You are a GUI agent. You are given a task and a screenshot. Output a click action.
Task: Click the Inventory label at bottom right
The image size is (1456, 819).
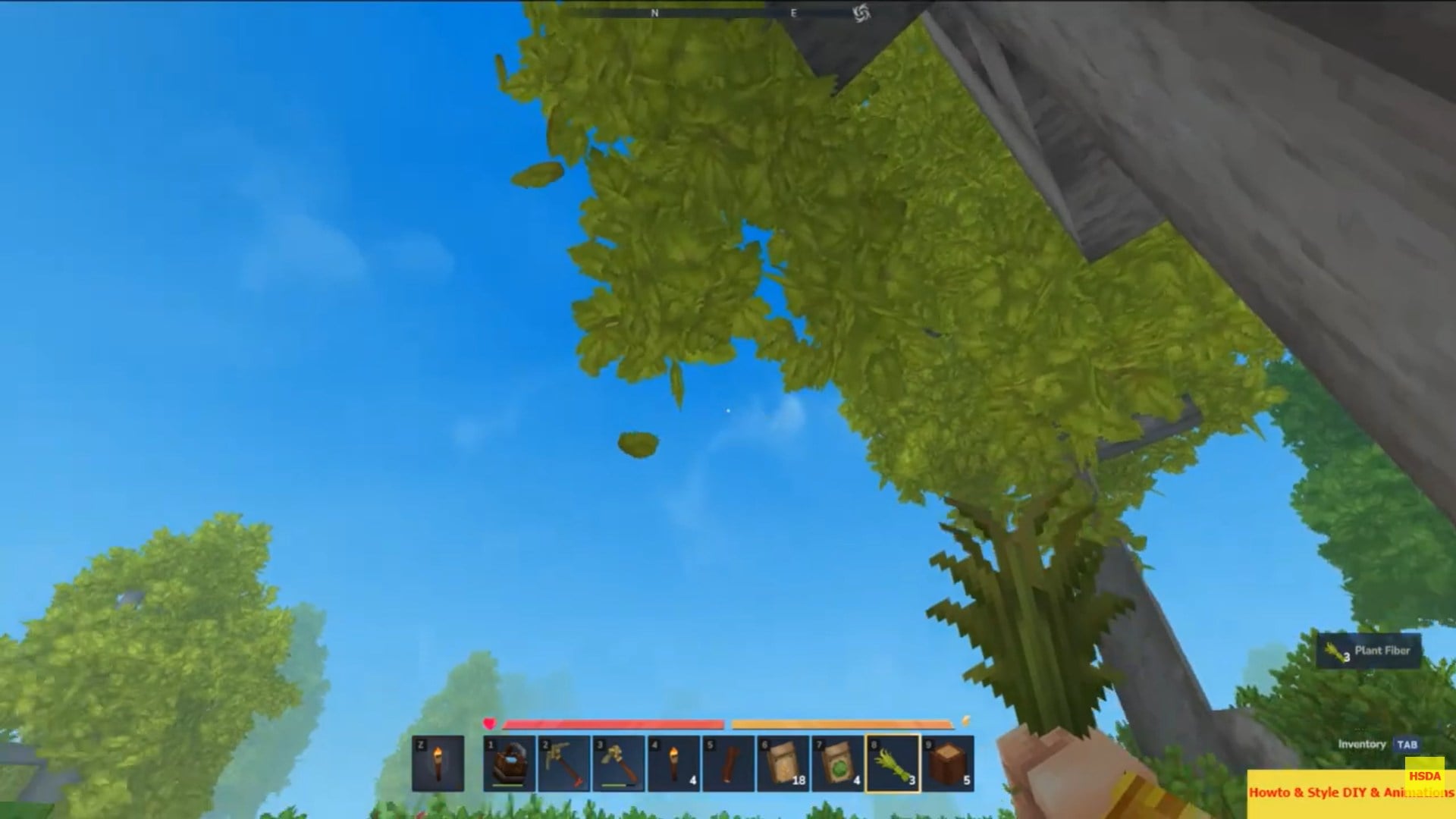1361,745
